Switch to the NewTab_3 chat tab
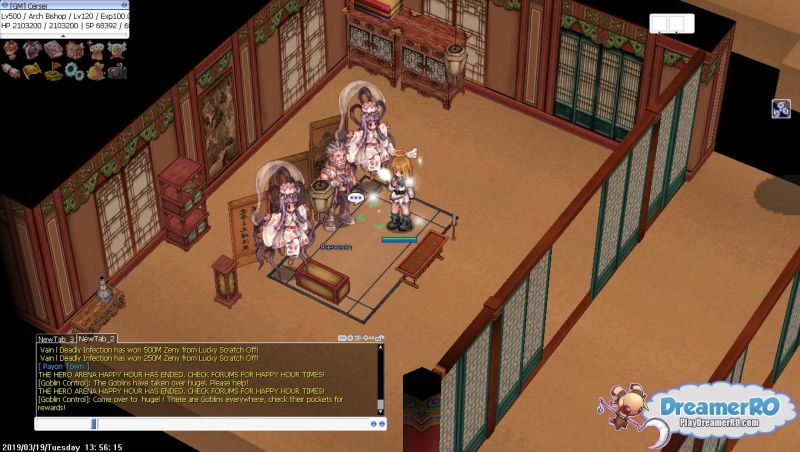The width and height of the screenshot is (800, 452). [x=56, y=339]
